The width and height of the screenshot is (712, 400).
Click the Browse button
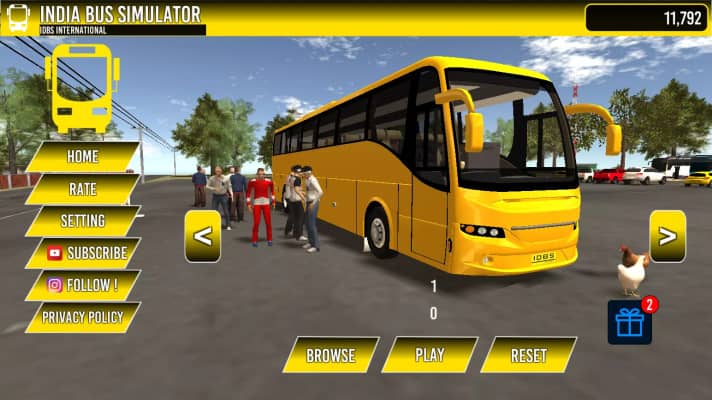tap(331, 355)
